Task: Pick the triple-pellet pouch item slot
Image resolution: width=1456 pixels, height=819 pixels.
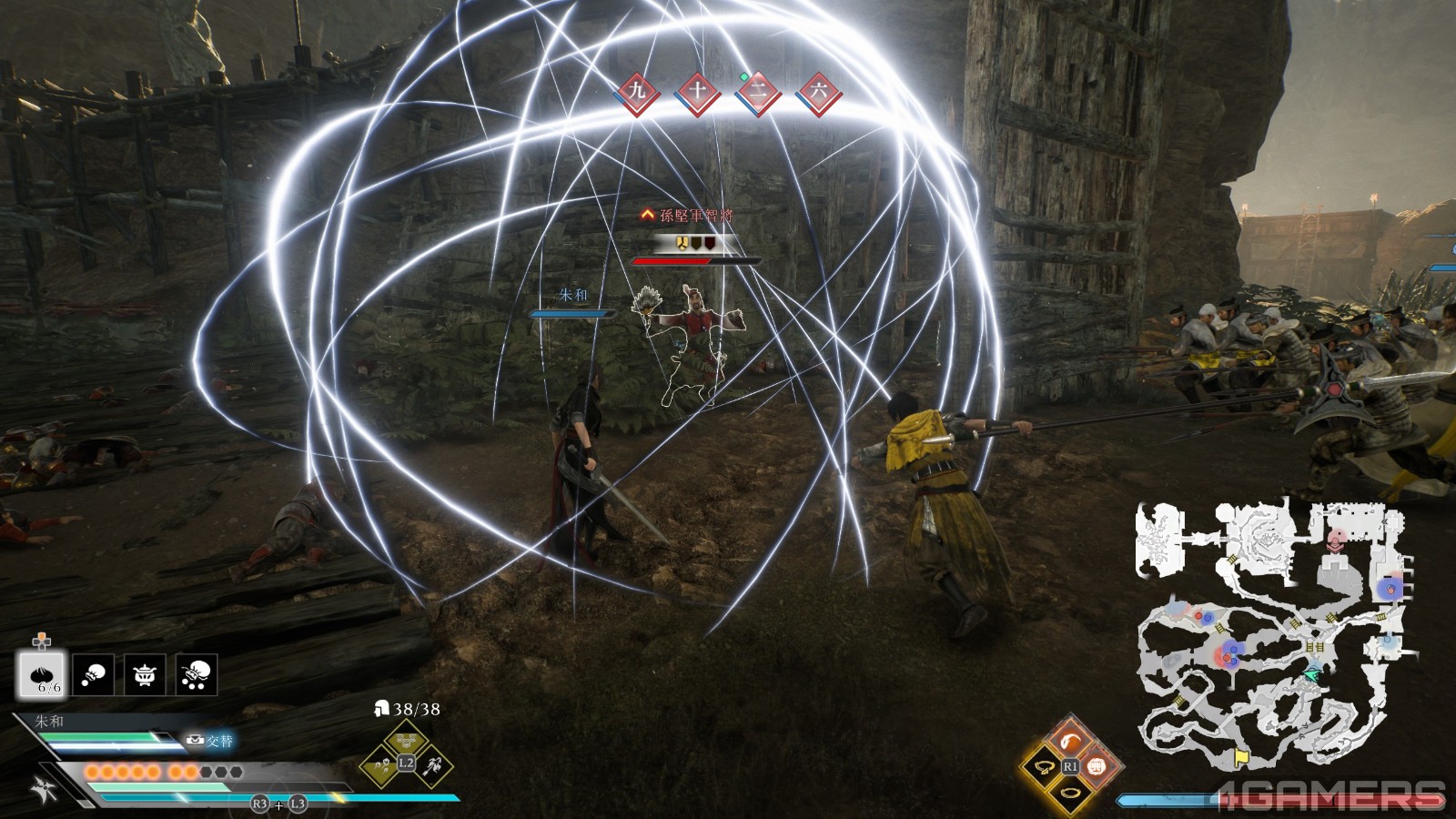Action: [197, 674]
